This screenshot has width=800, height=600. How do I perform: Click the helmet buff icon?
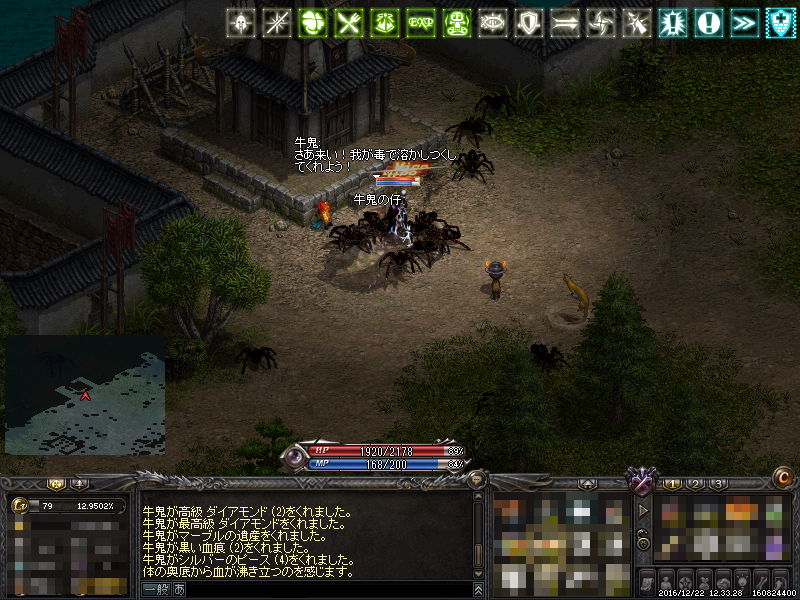(x=240, y=23)
